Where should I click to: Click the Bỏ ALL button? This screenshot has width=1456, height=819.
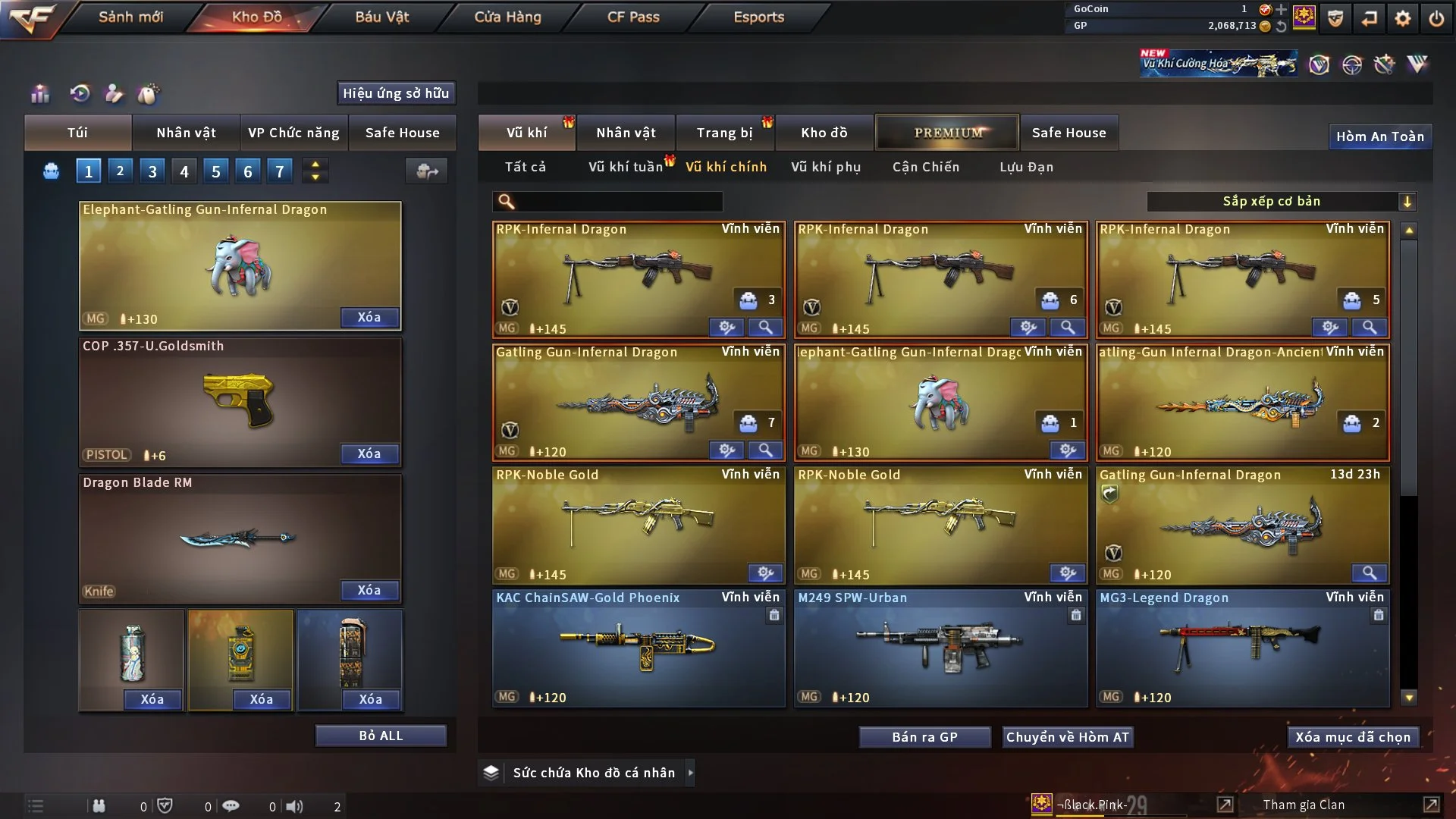coord(381,736)
